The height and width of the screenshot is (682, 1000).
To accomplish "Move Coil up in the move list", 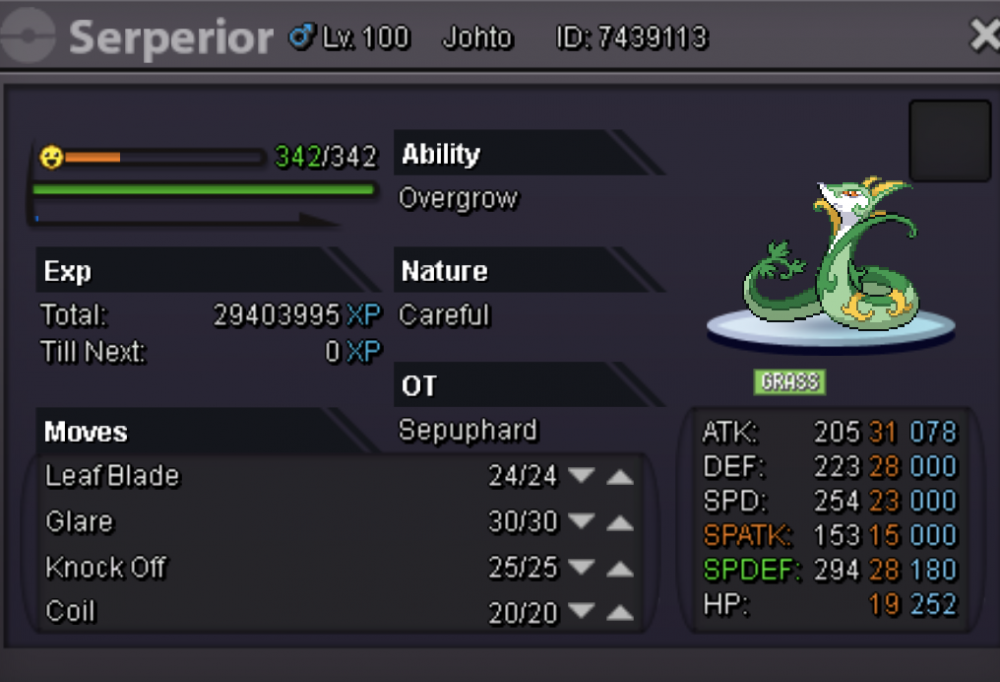I will click(620, 613).
